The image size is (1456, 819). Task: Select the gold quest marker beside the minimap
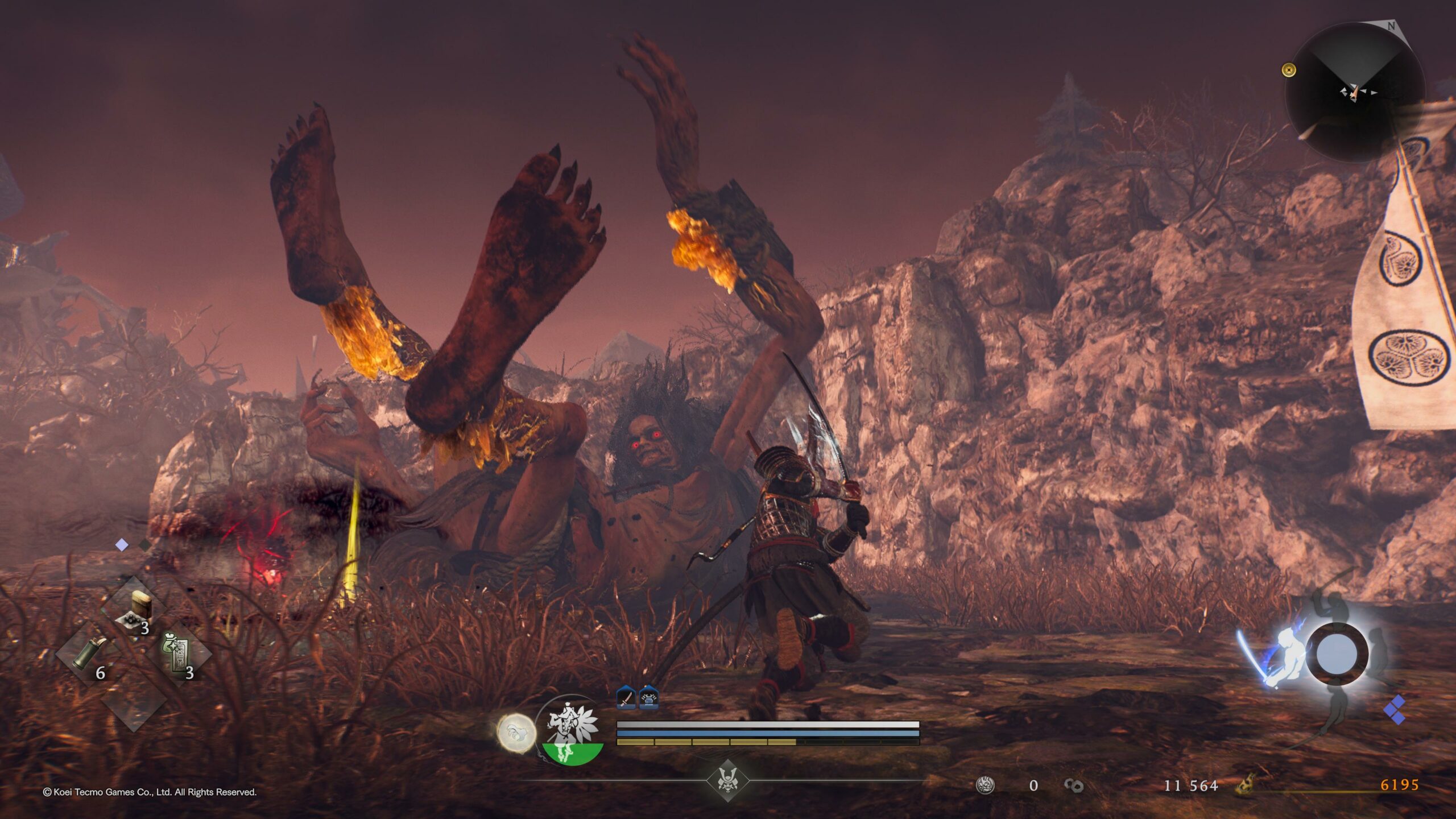coord(1289,70)
